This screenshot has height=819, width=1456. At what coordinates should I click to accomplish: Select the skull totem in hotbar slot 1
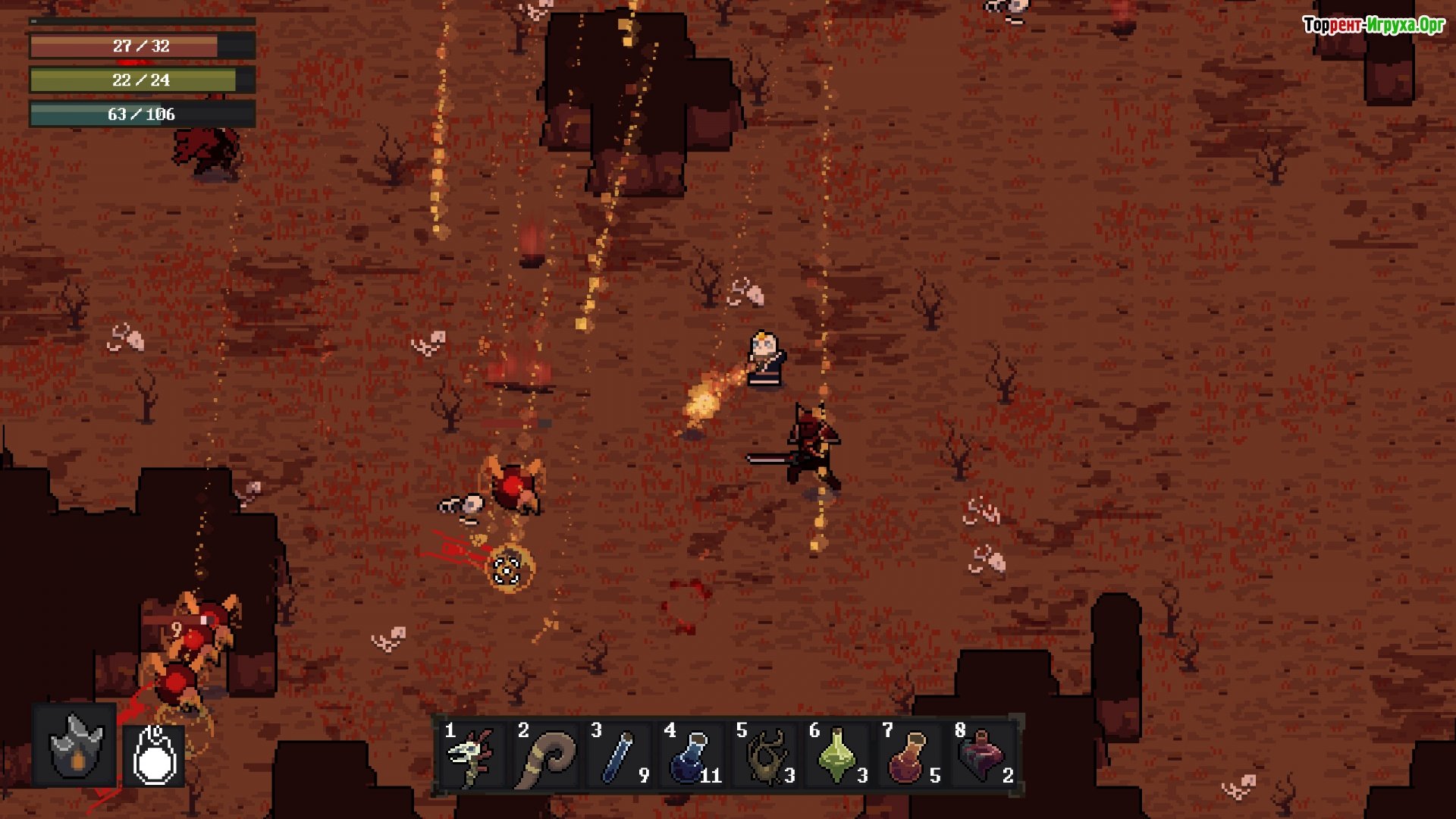471,755
